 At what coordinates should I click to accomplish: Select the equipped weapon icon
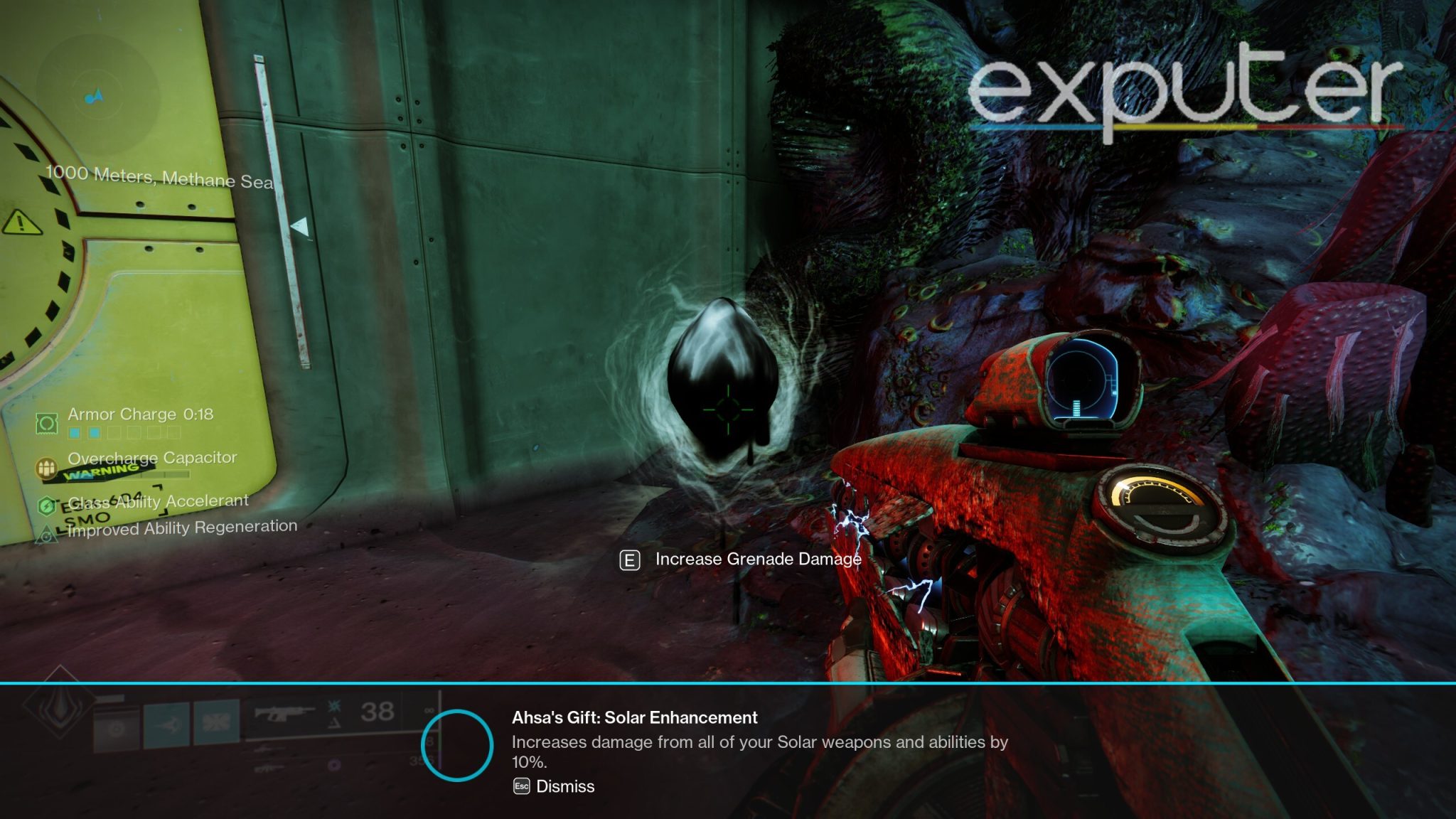coord(284,712)
